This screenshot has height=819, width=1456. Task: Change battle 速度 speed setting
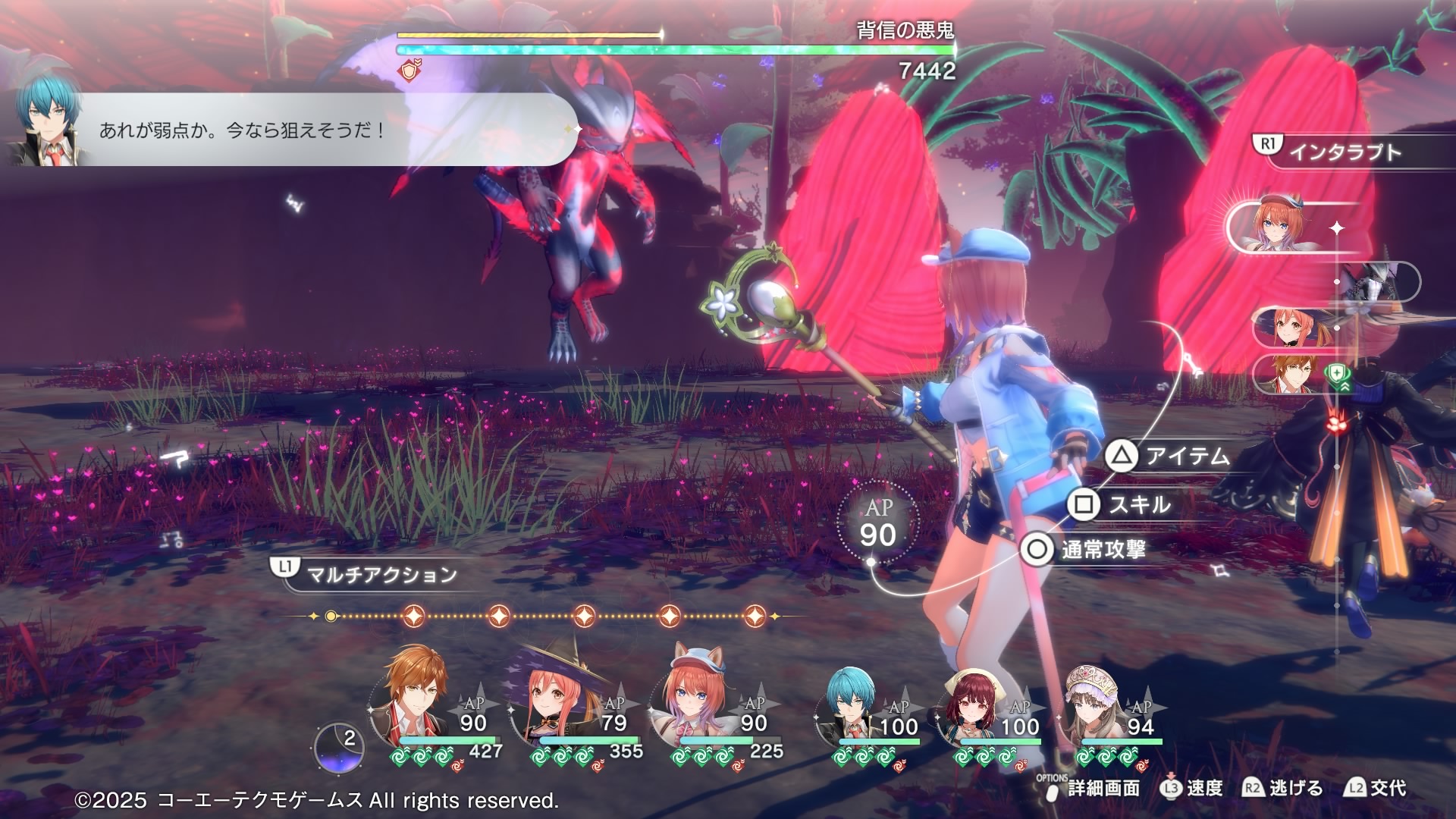click(x=1192, y=789)
